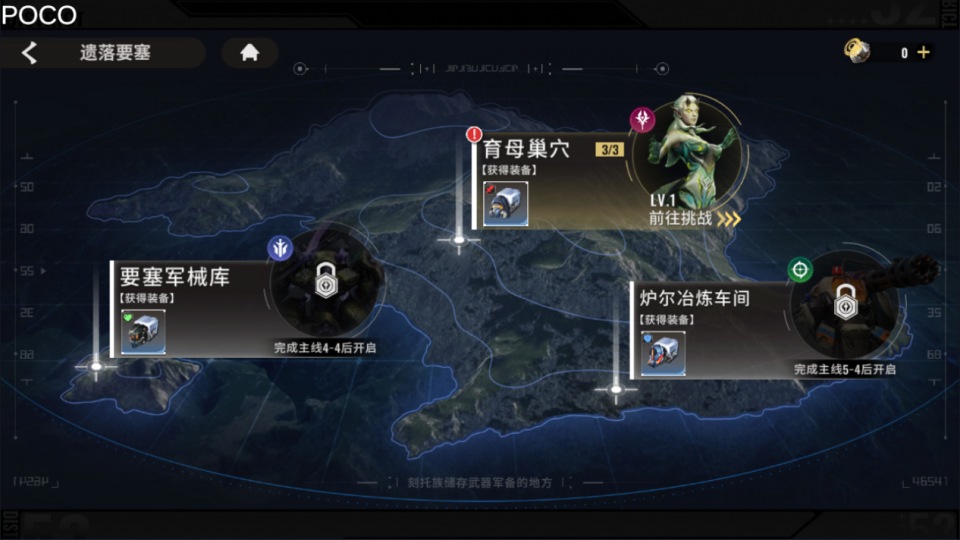Add more gold currency with plus button
This screenshot has height=540, width=960.
click(x=923, y=53)
